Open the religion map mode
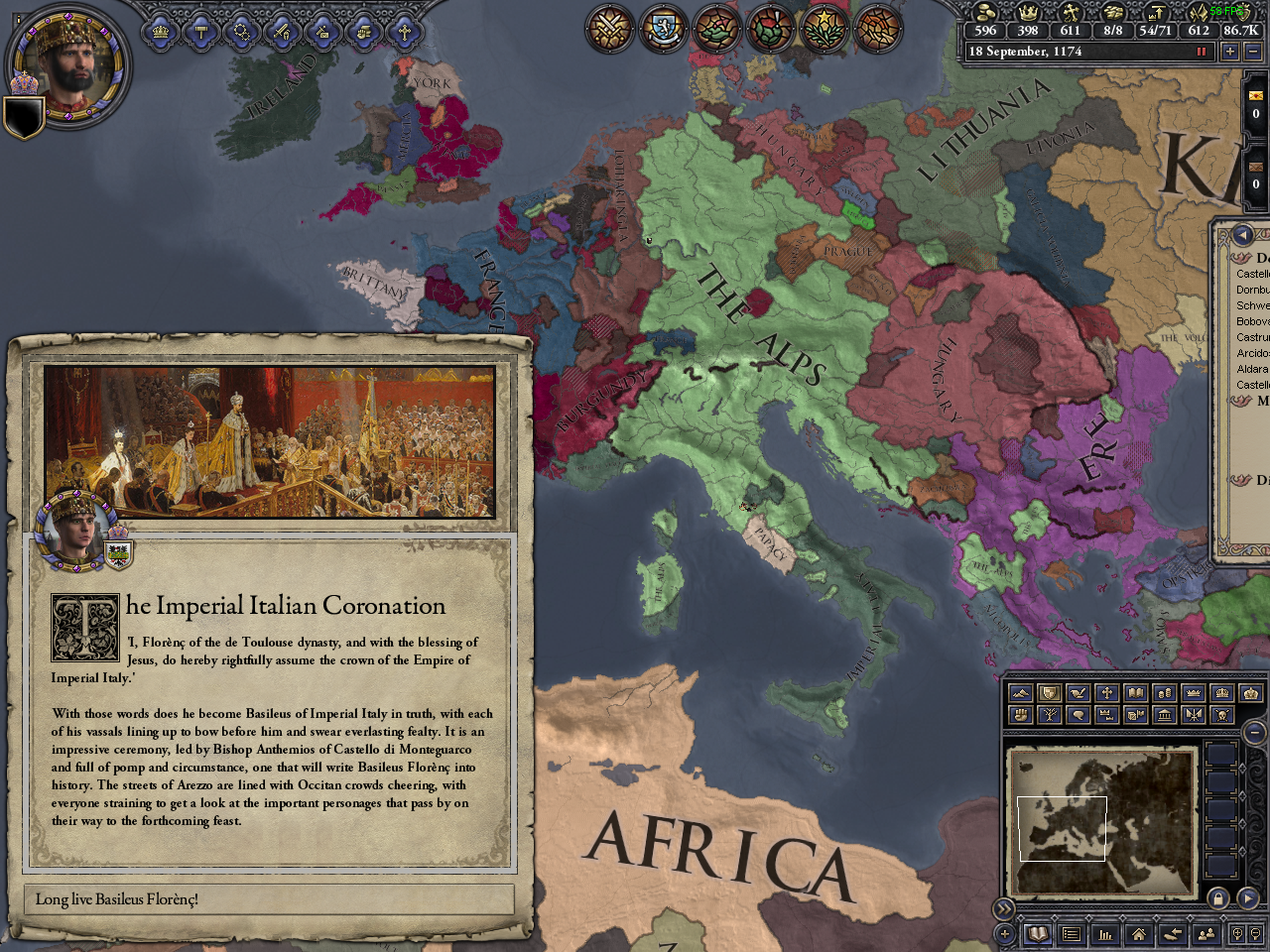Image resolution: width=1270 pixels, height=952 pixels. pos(1109,692)
